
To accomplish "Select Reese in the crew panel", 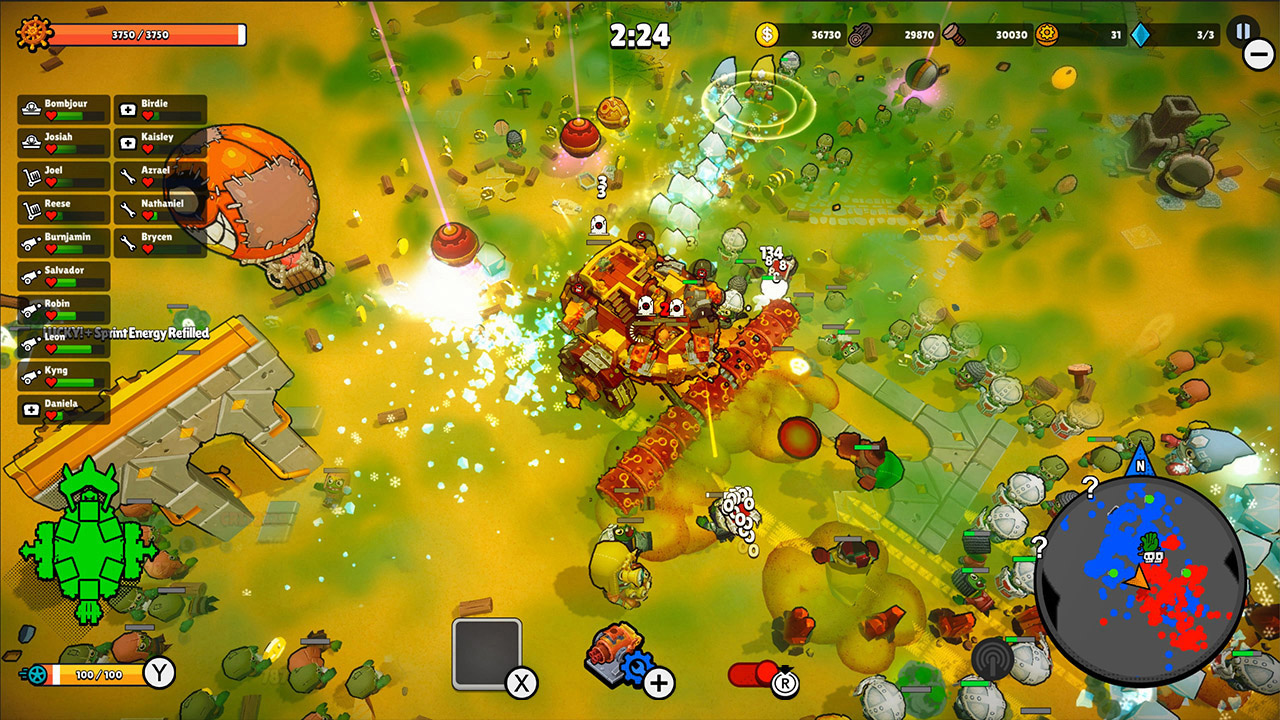I will point(64,209).
